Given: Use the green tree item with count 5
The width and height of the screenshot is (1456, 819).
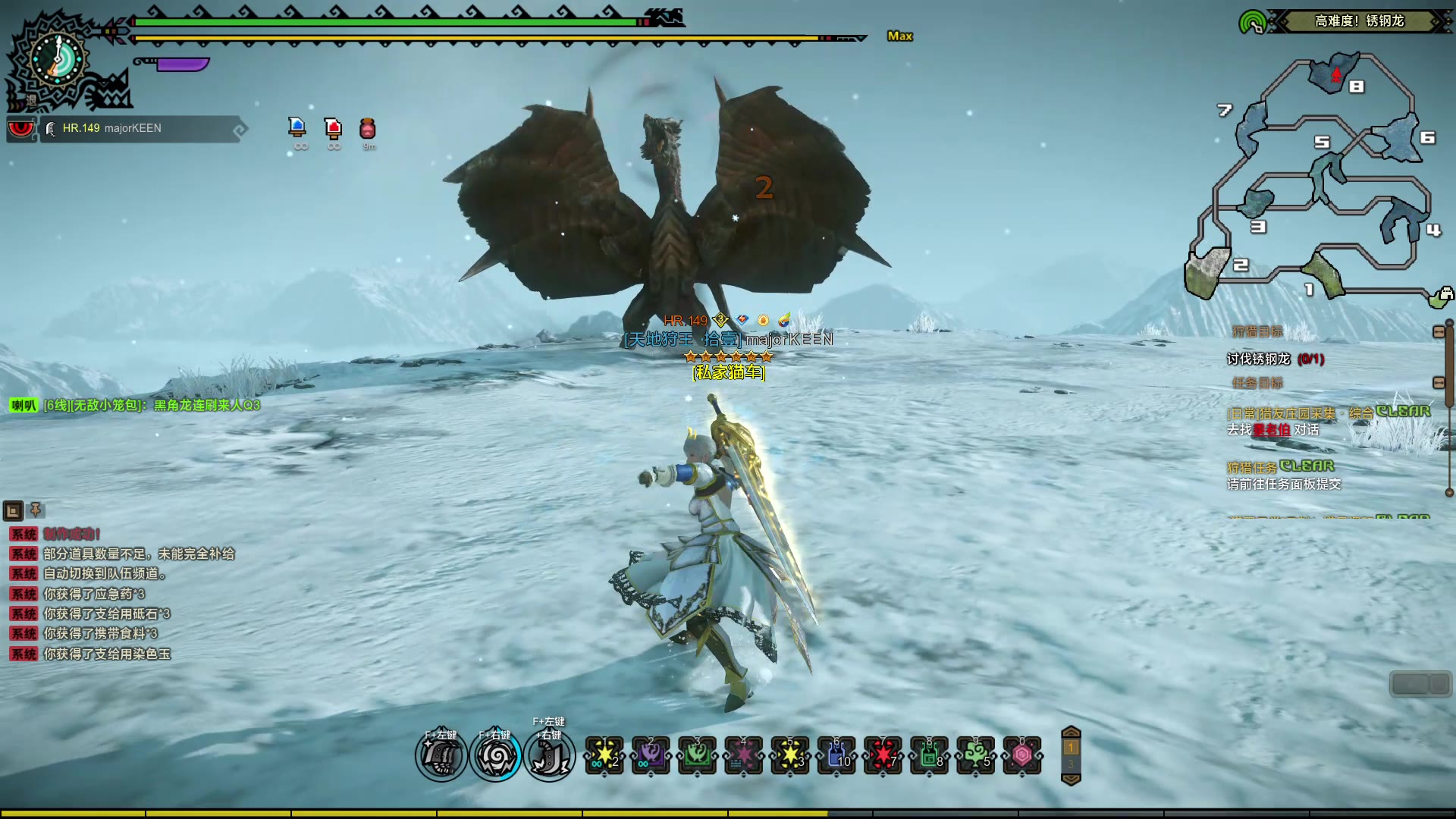Looking at the screenshot, I should coord(975,755).
